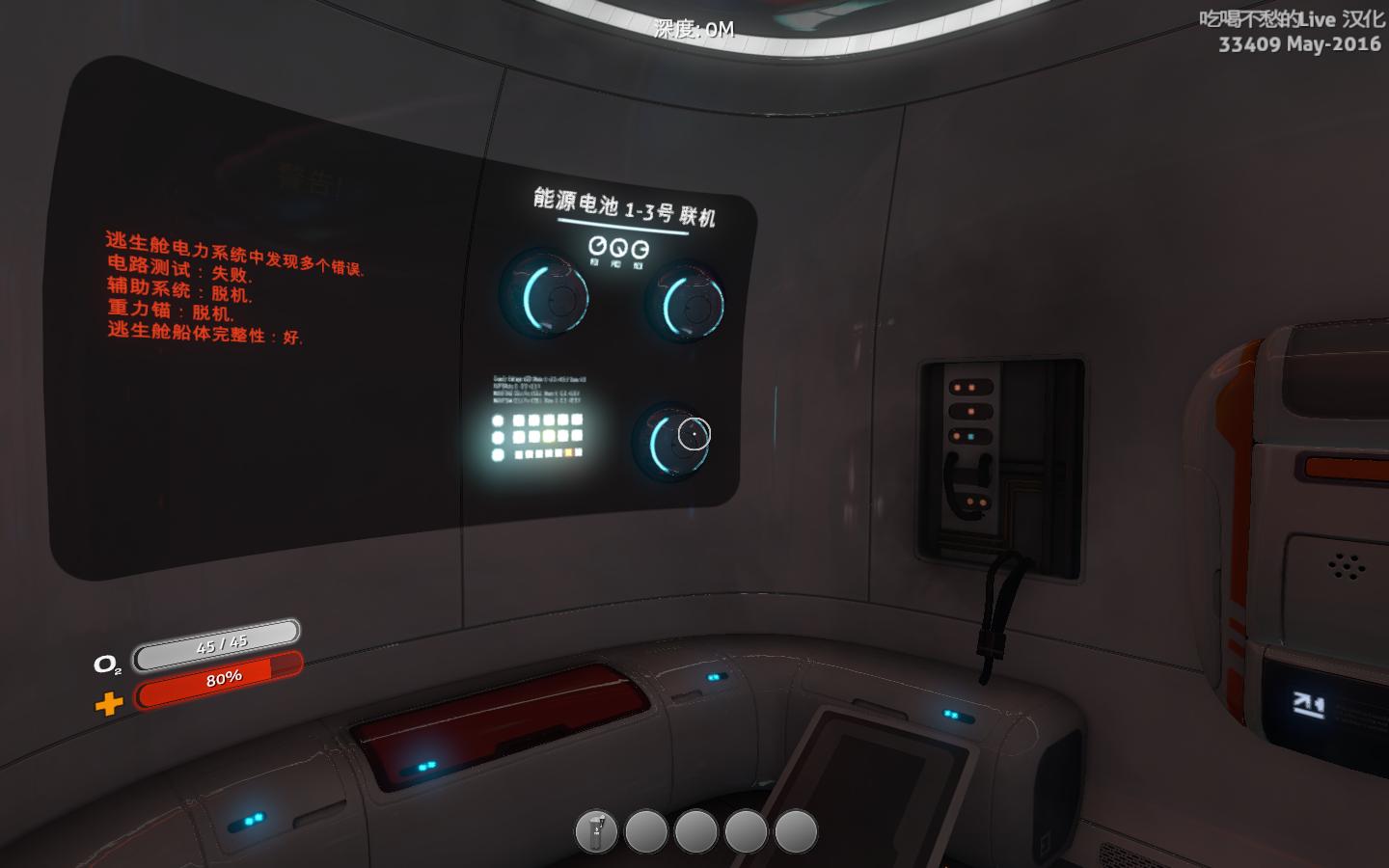Click the red 80% health bar
Screen dimensions: 1389x868
222,677
